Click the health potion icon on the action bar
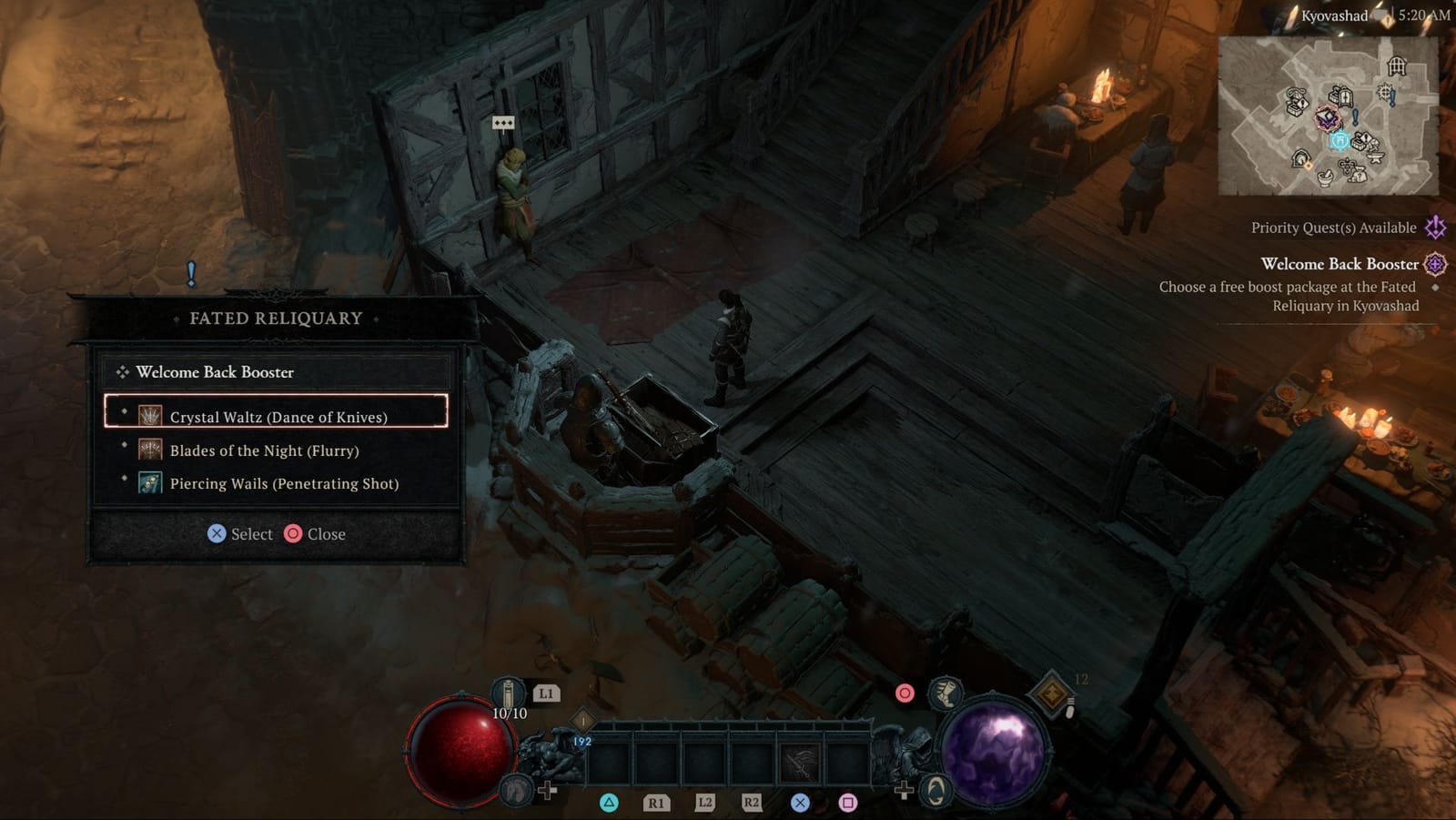 508,693
